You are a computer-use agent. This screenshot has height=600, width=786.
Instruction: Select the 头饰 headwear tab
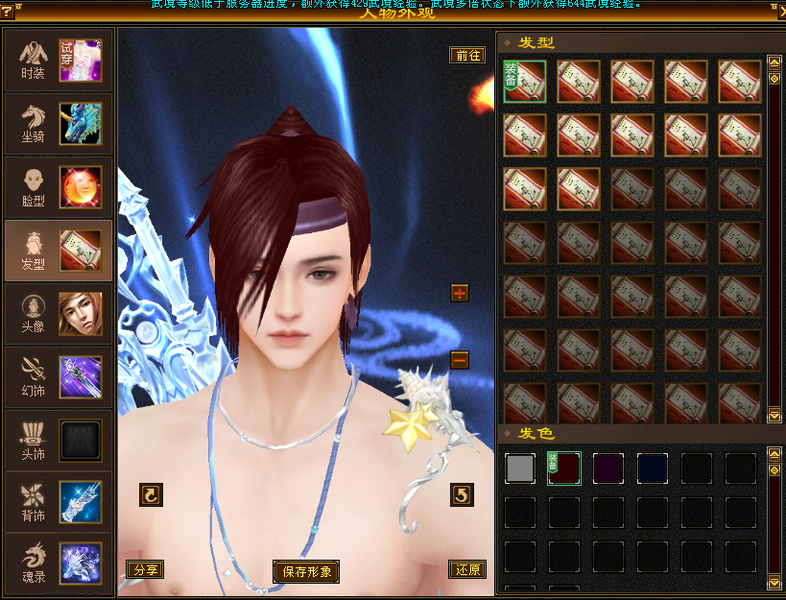point(57,438)
